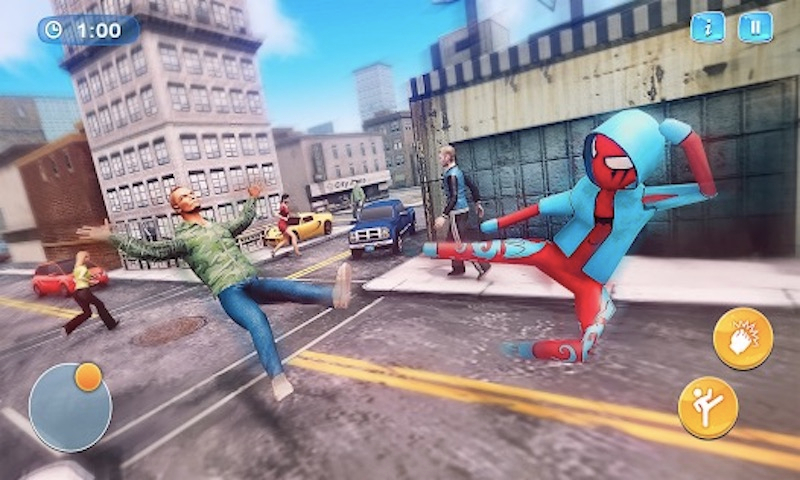The image size is (800, 480).
Task: Click the virtual movement joystick
Action: pos(70,406)
